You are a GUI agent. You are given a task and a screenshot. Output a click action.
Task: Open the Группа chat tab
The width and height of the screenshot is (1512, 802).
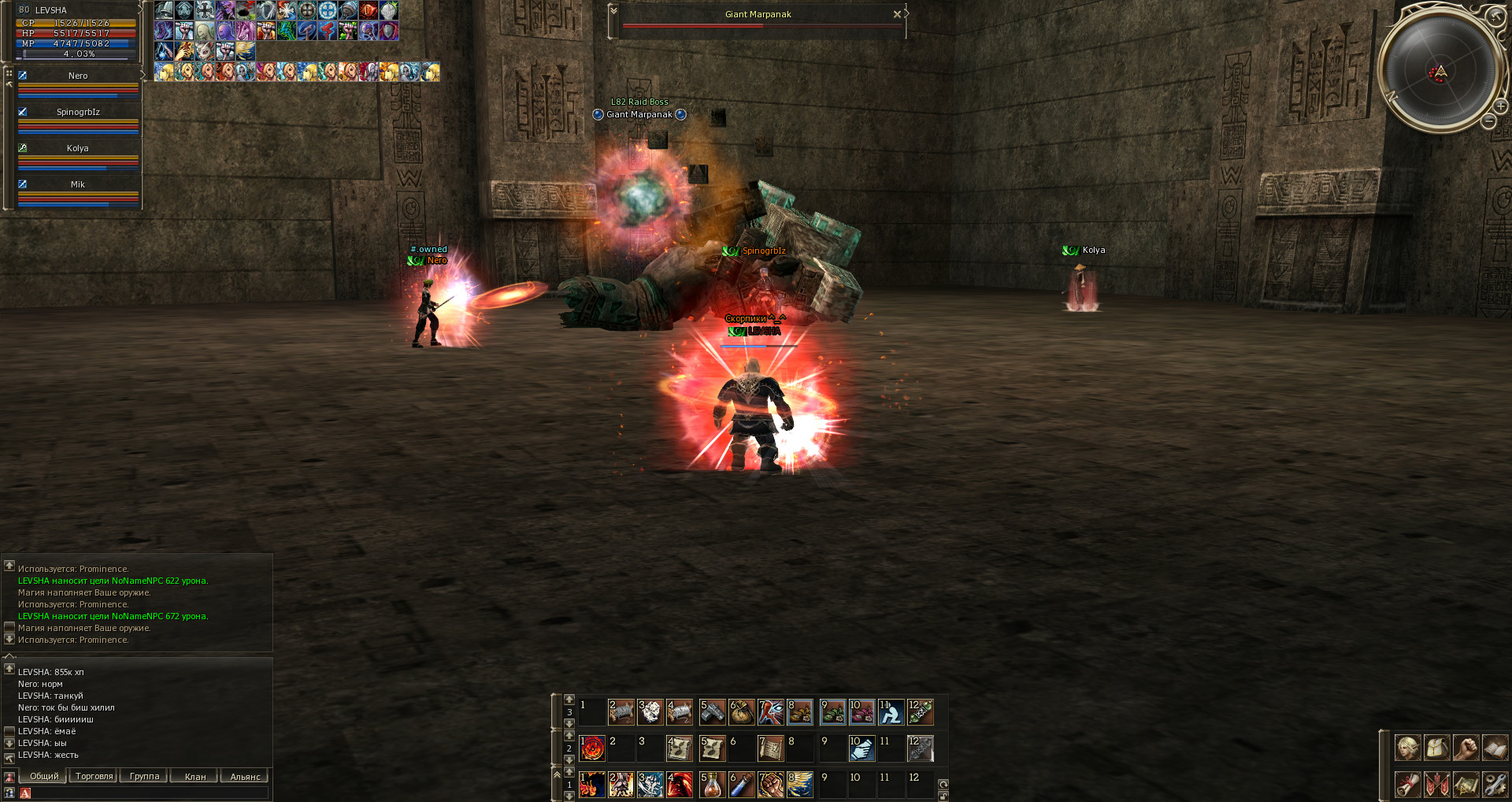click(144, 777)
